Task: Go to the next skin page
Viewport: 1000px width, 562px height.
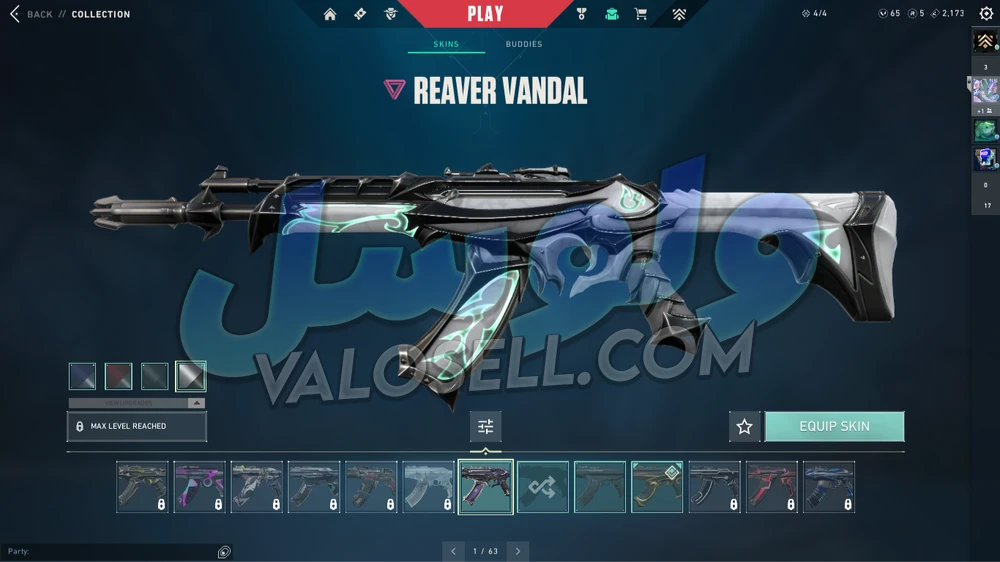Action: coord(518,551)
